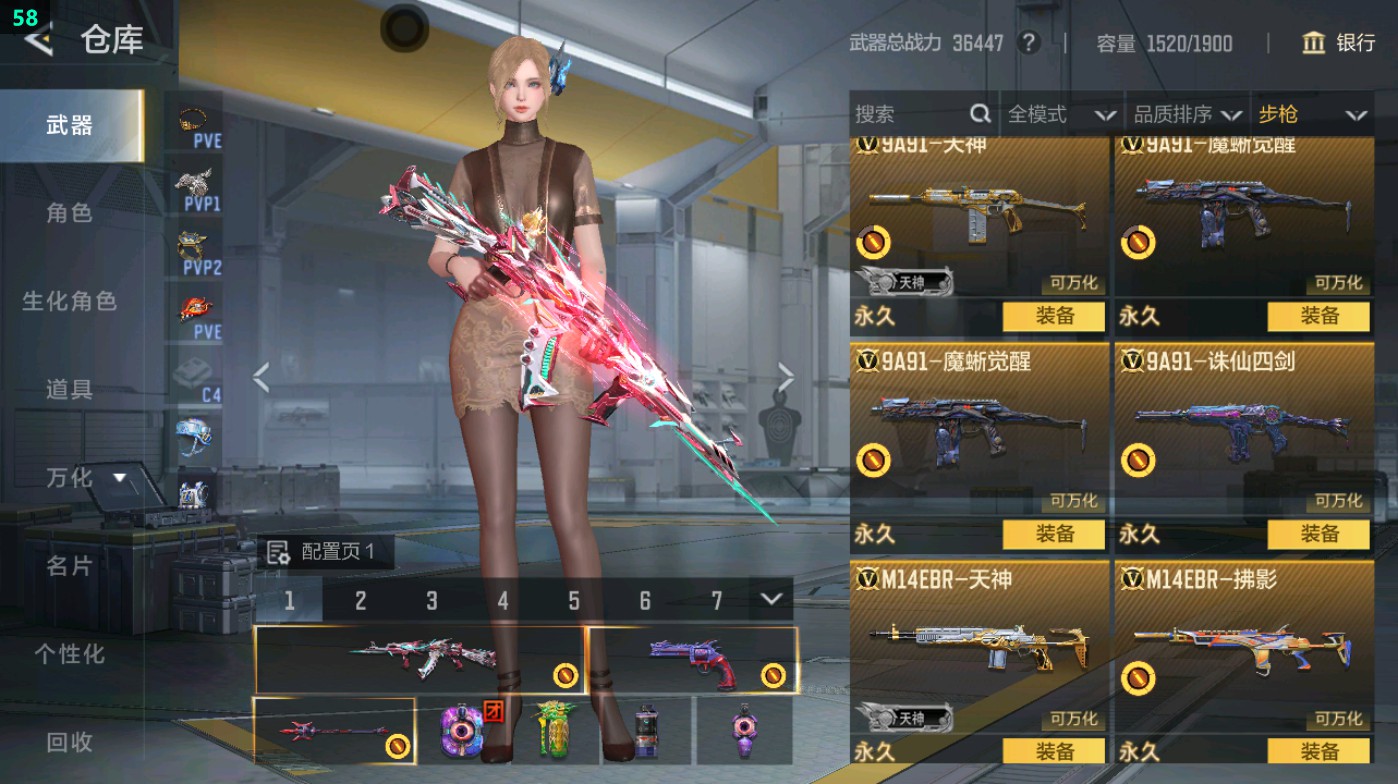
Task: Rotate to next character with right arrow
Action: (786, 378)
